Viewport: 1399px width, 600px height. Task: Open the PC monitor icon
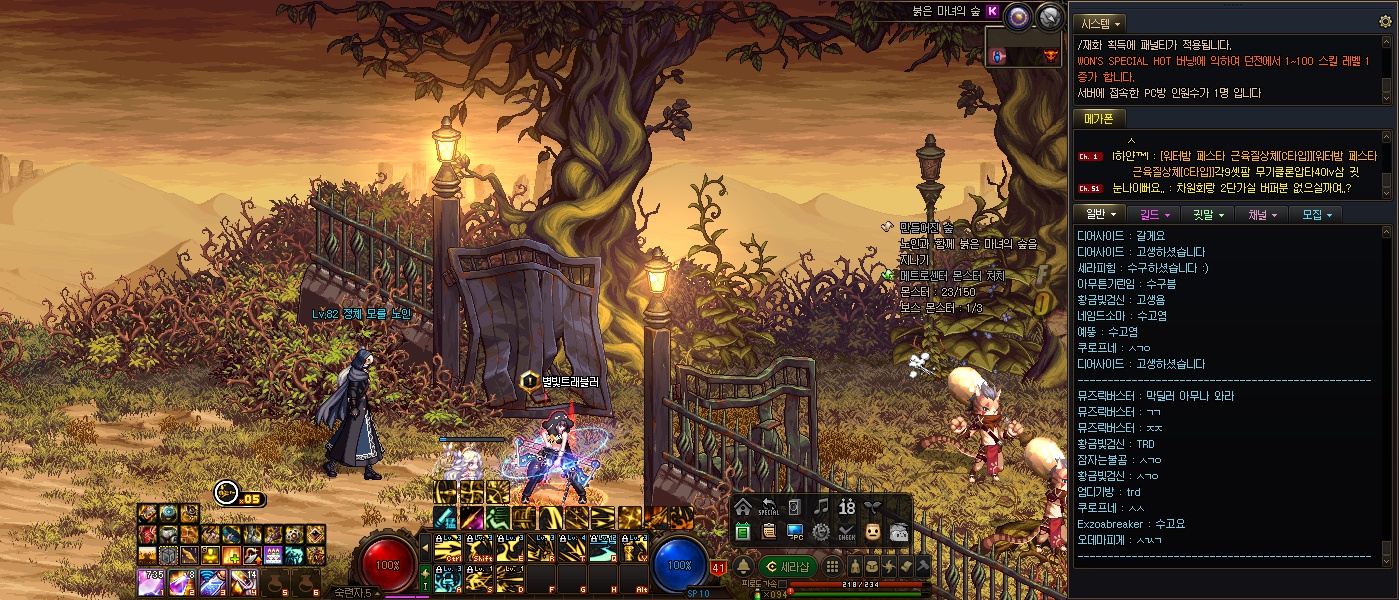tap(795, 531)
